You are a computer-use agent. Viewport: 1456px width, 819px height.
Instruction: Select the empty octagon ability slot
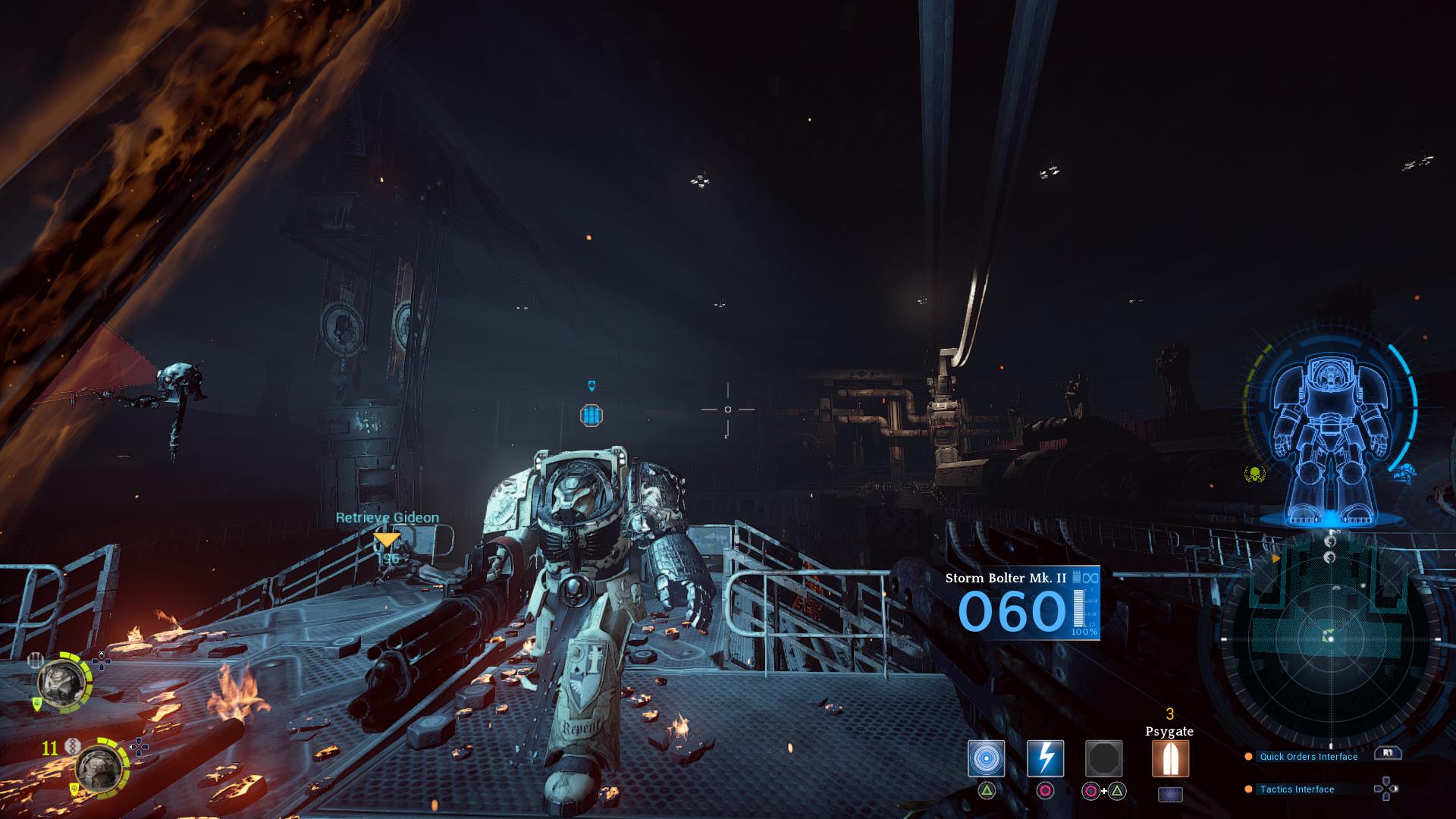point(1103,758)
